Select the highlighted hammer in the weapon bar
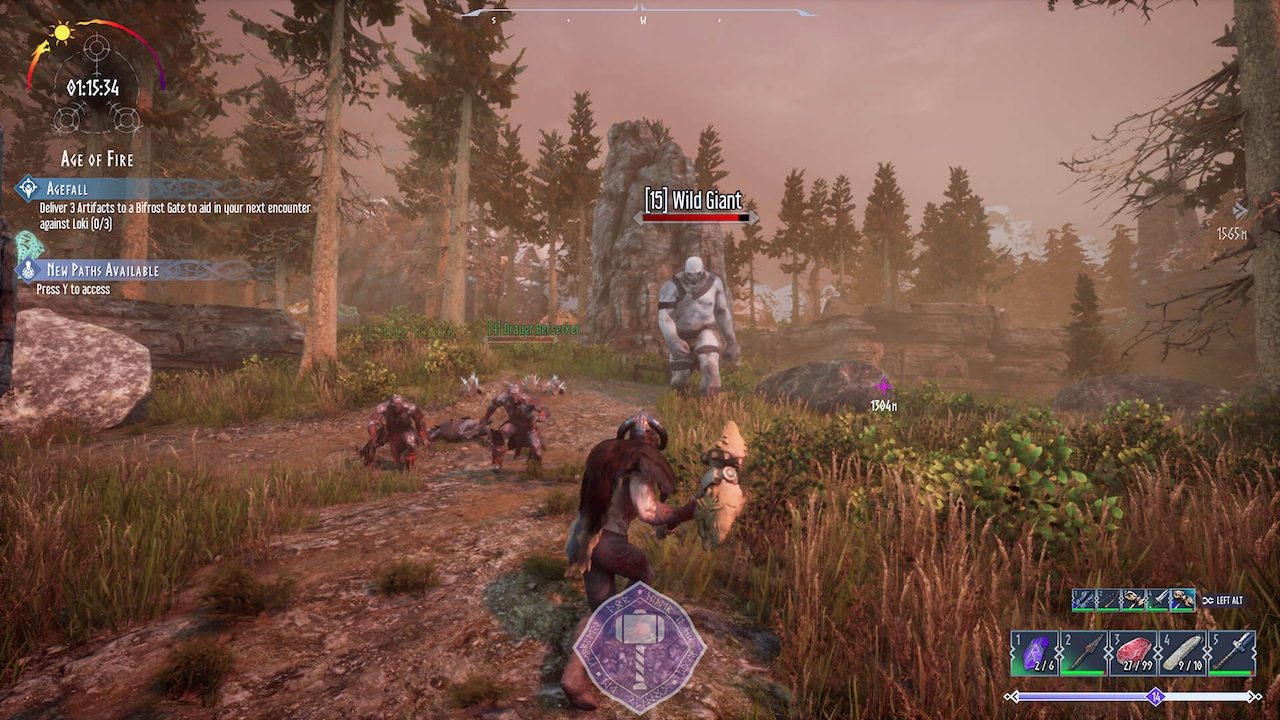Image resolution: width=1280 pixels, height=720 pixels. [x=1183, y=600]
